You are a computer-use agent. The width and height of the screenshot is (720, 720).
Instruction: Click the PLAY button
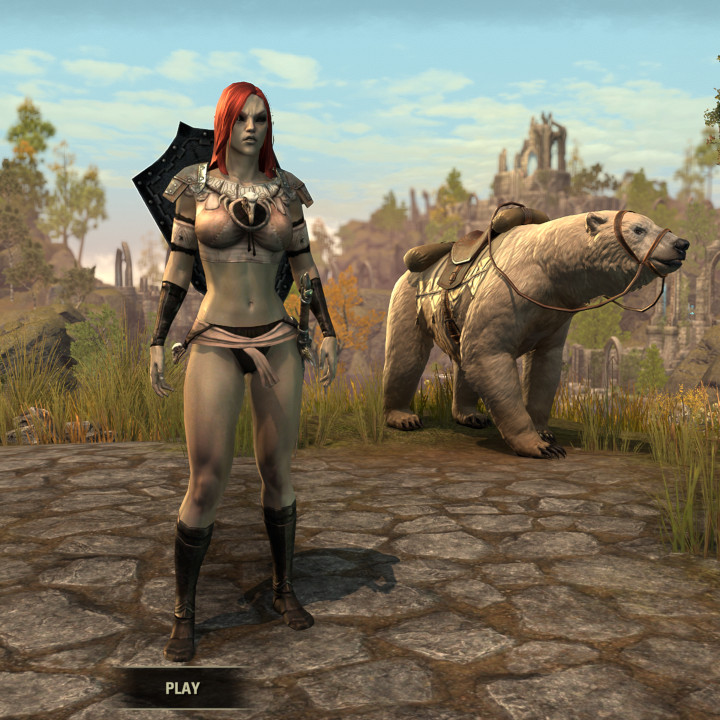[x=182, y=688]
